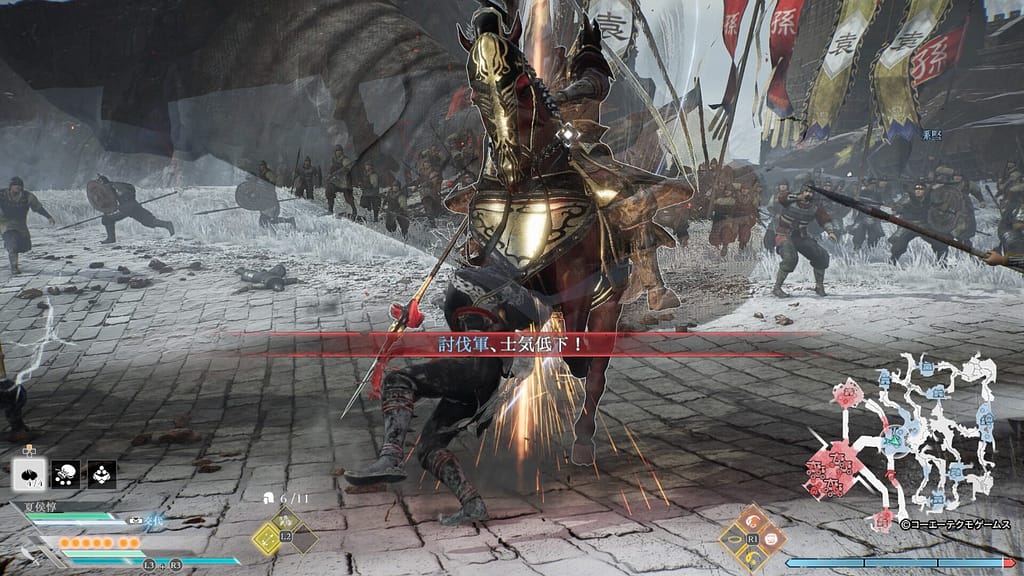Select the middle consumable item slot
Image resolution: width=1024 pixels, height=576 pixels.
pyautogui.click(x=65, y=474)
